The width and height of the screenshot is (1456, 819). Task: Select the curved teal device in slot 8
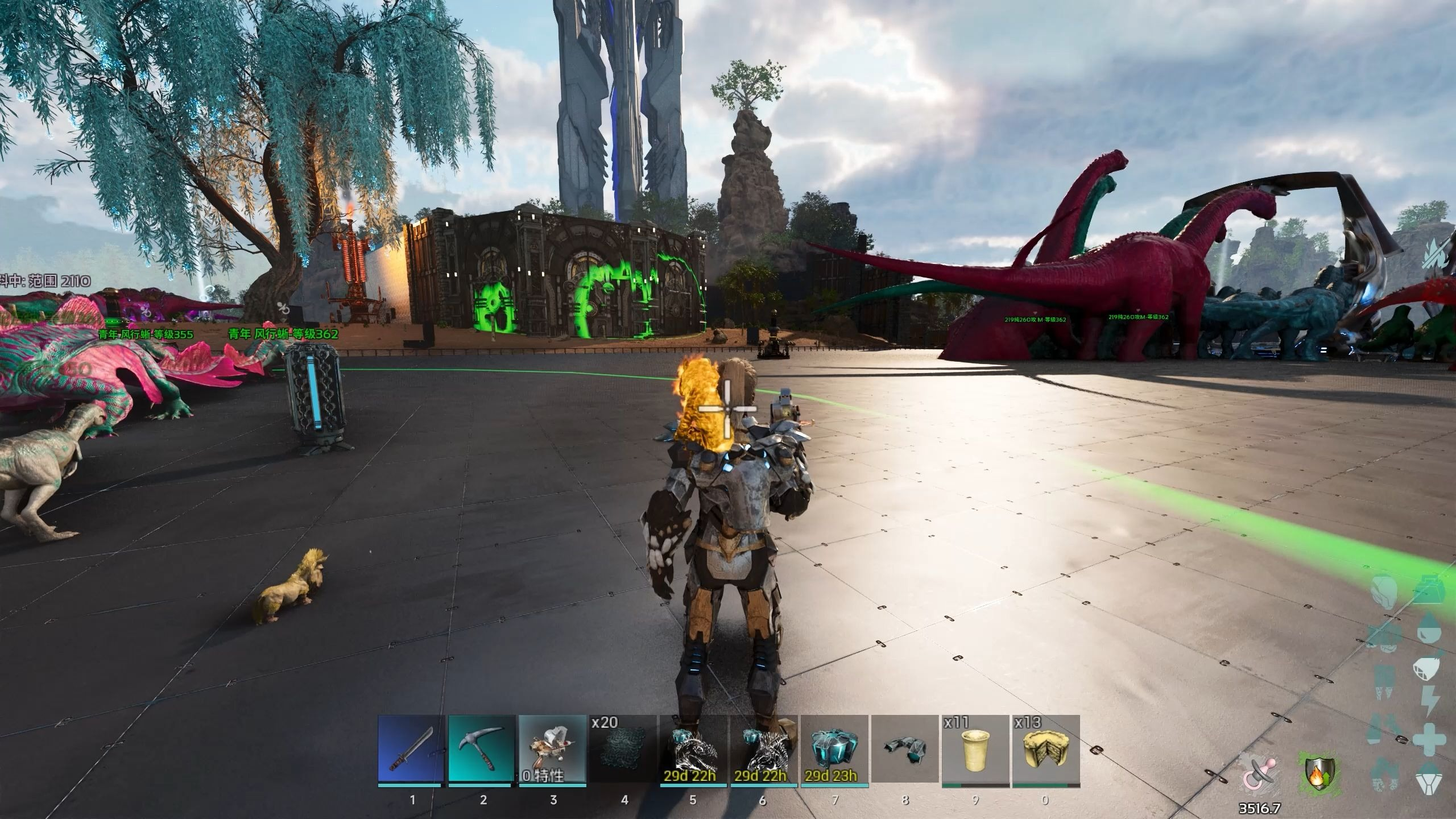[x=905, y=749]
